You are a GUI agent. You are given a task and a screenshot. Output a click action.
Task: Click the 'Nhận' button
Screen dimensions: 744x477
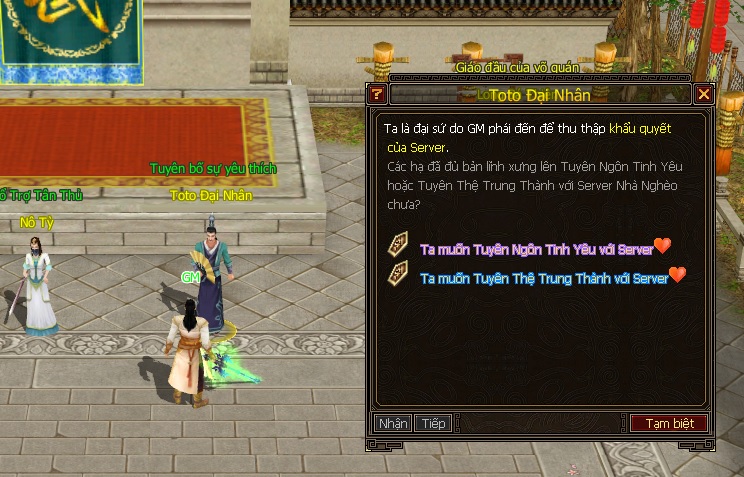click(x=393, y=424)
